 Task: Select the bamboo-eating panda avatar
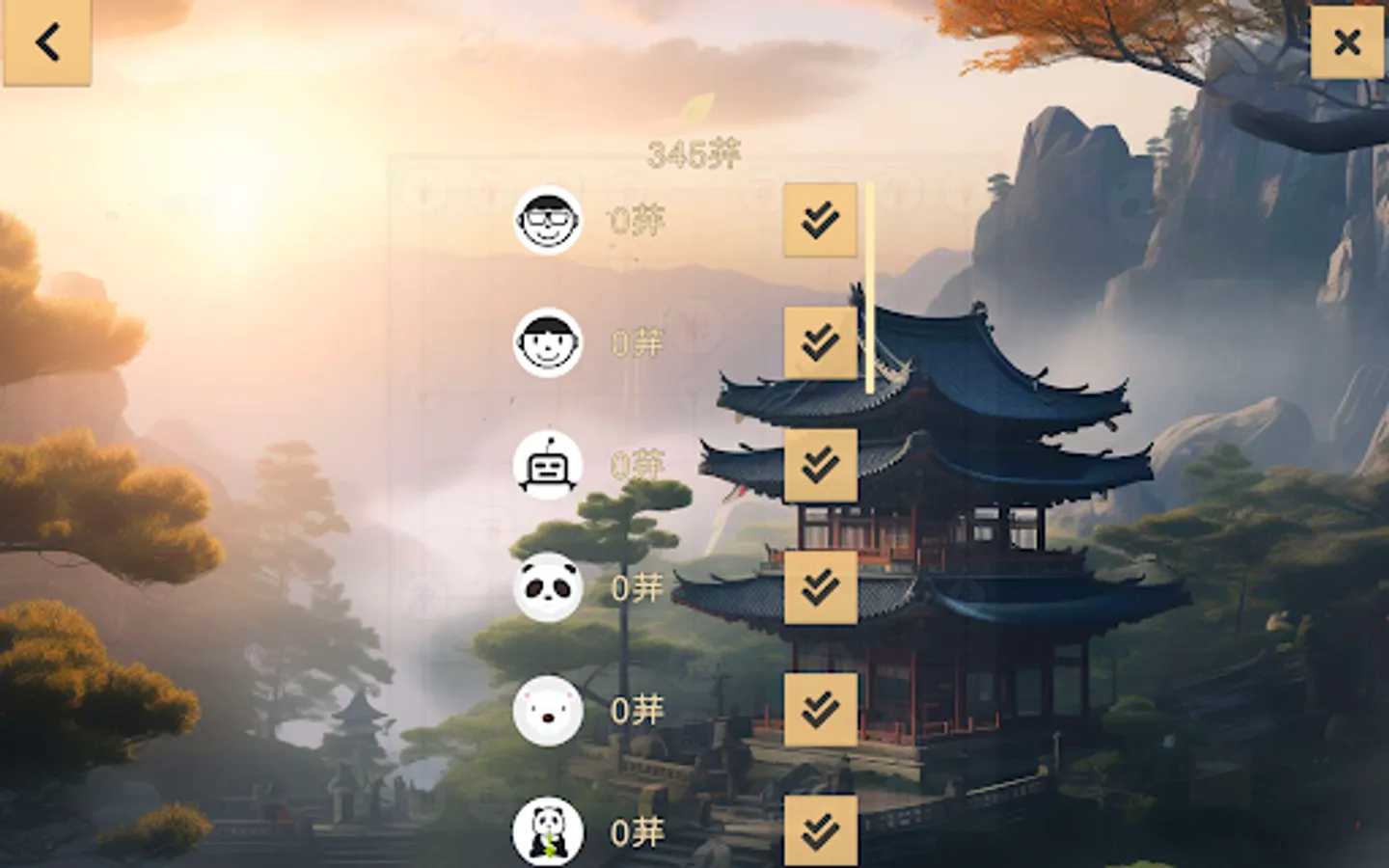pos(547,832)
